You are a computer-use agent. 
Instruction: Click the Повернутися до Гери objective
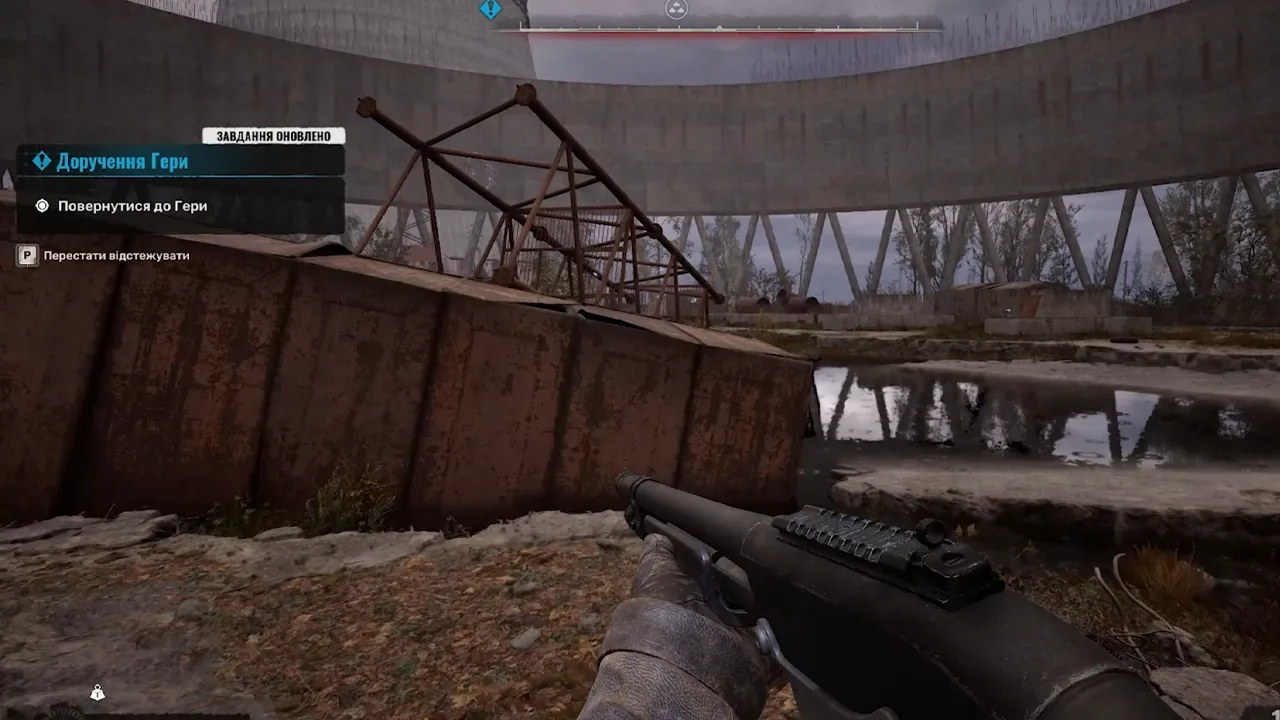pos(132,206)
